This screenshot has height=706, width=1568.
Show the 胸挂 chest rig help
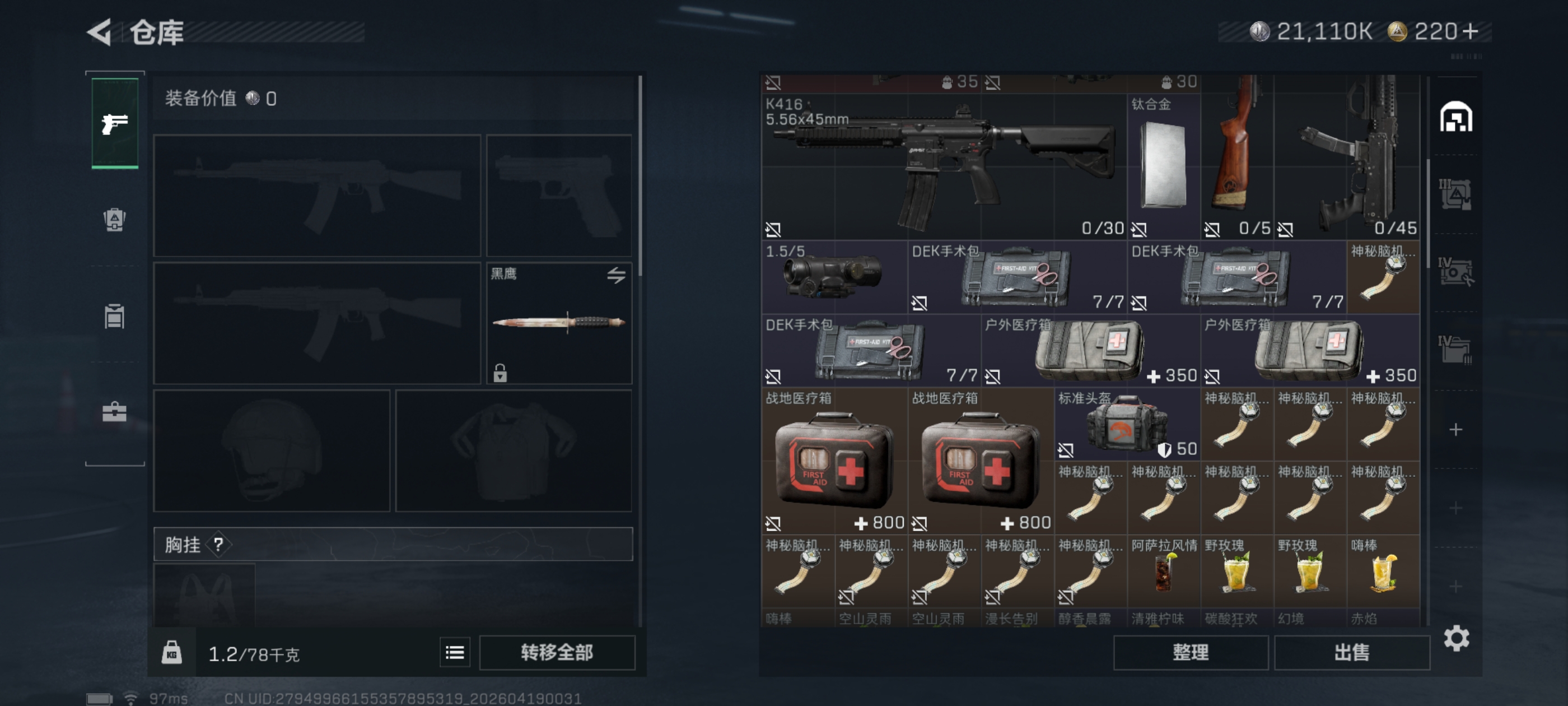(x=218, y=545)
